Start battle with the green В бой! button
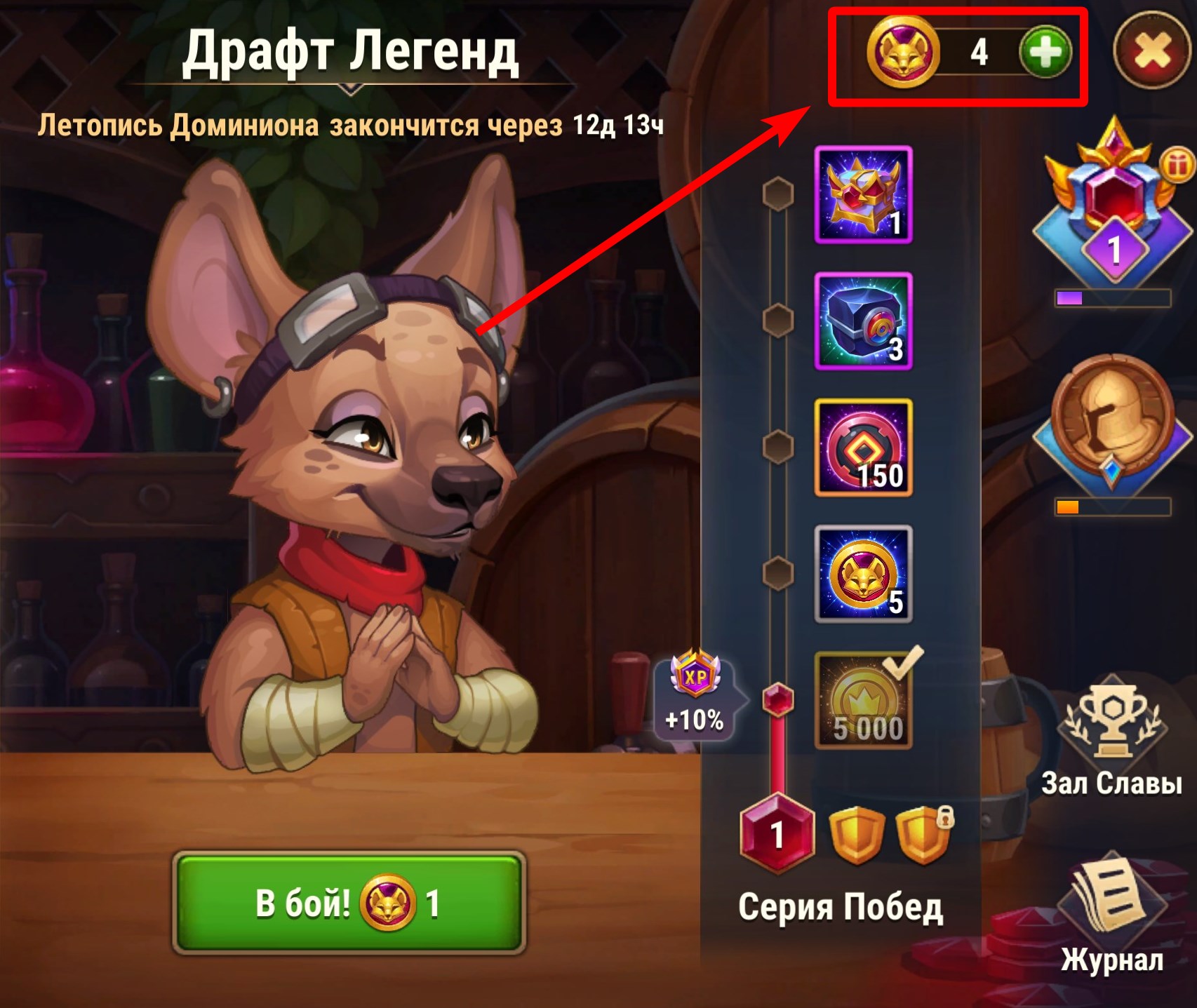This screenshot has height=1008, width=1197. (x=349, y=903)
